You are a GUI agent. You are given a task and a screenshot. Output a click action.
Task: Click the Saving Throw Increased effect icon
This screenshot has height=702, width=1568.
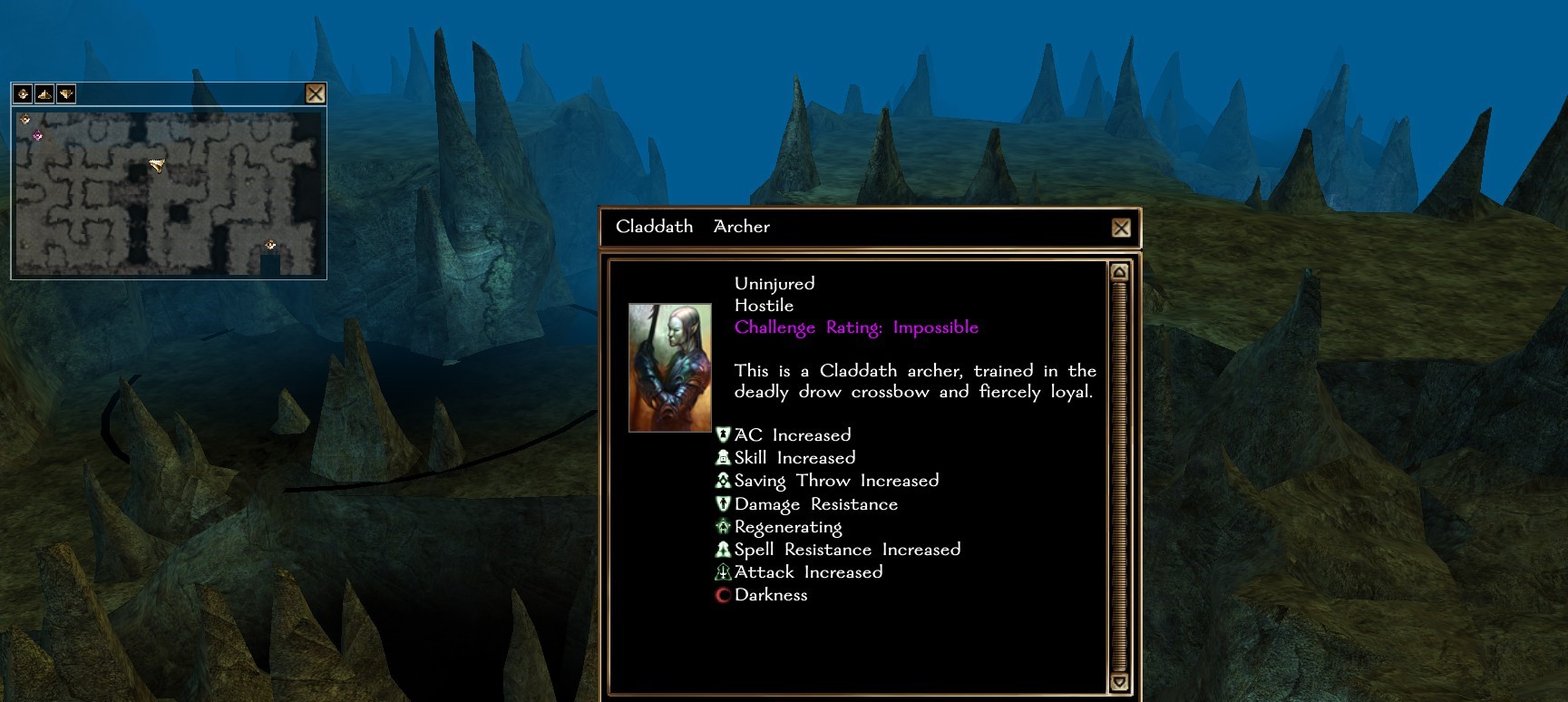723,481
